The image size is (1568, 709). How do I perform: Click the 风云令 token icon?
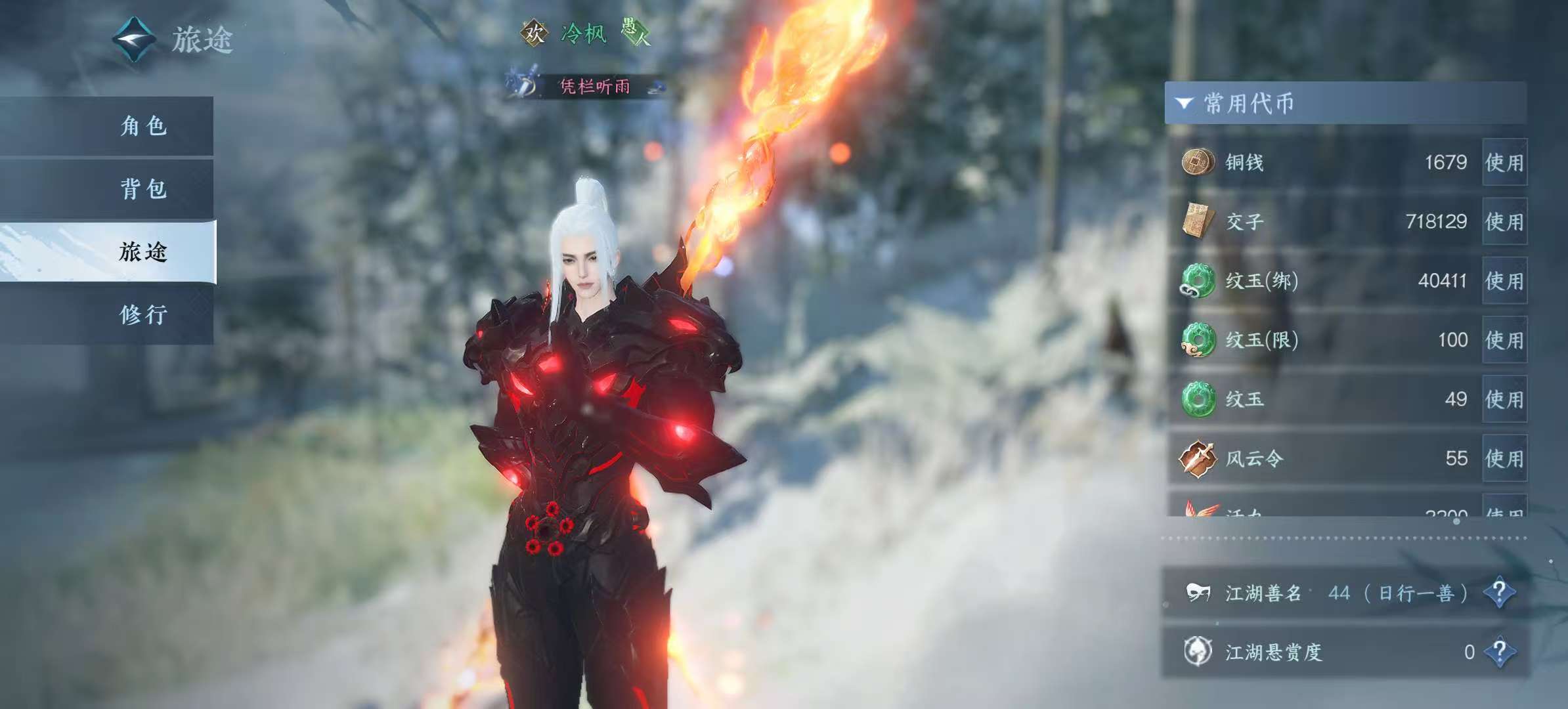[1197, 458]
